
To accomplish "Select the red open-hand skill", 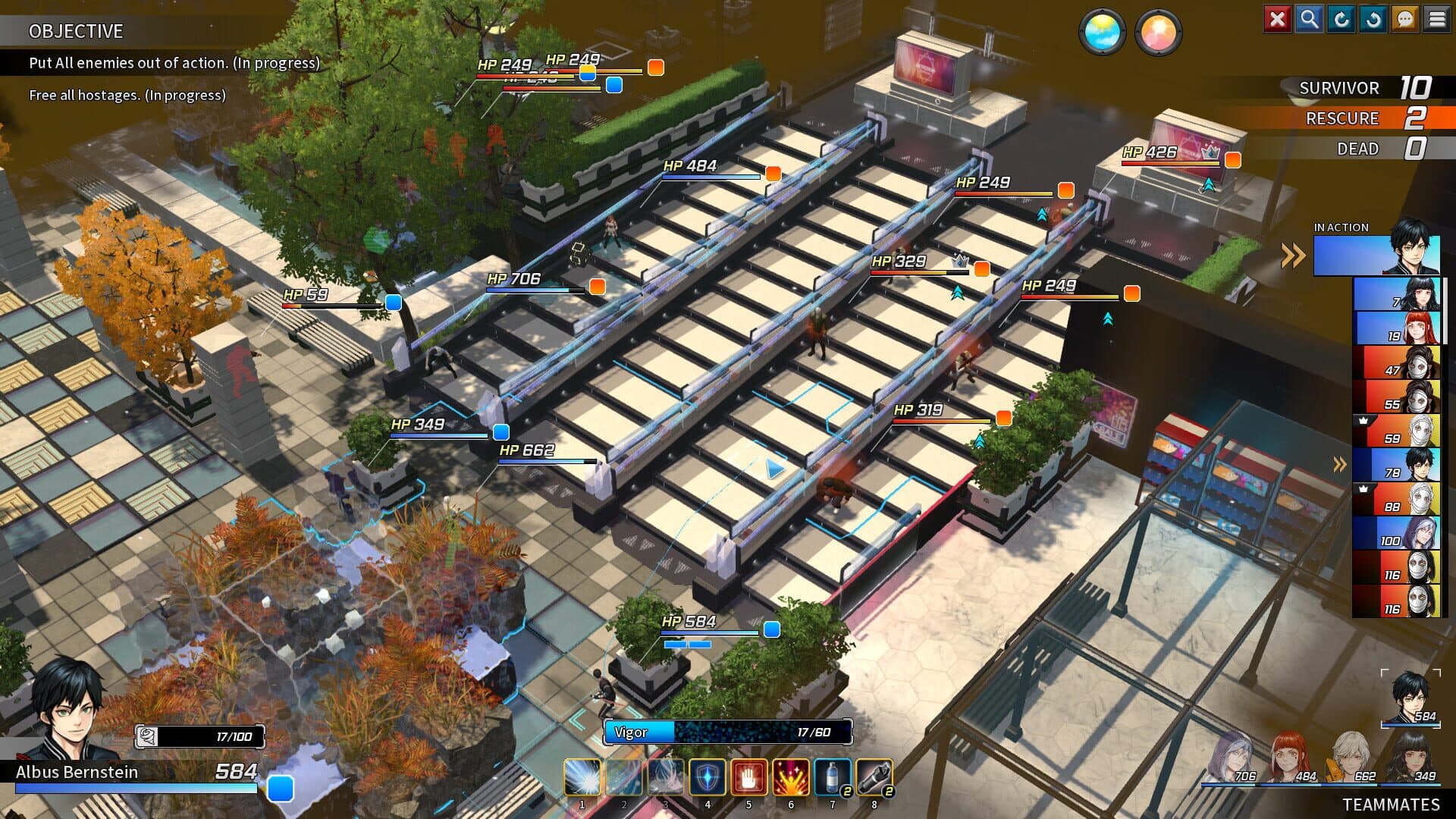I will pyautogui.click(x=748, y=777).
